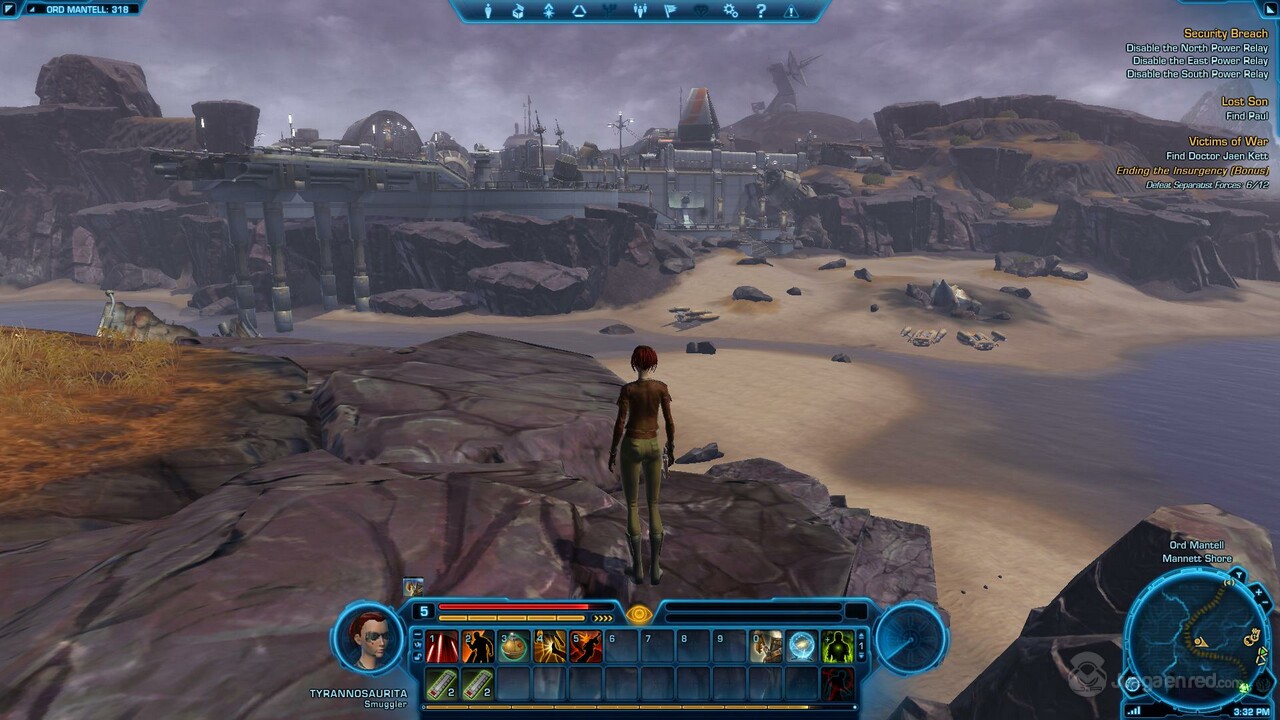Open the inventory crate icon

(x=519, y=11)
